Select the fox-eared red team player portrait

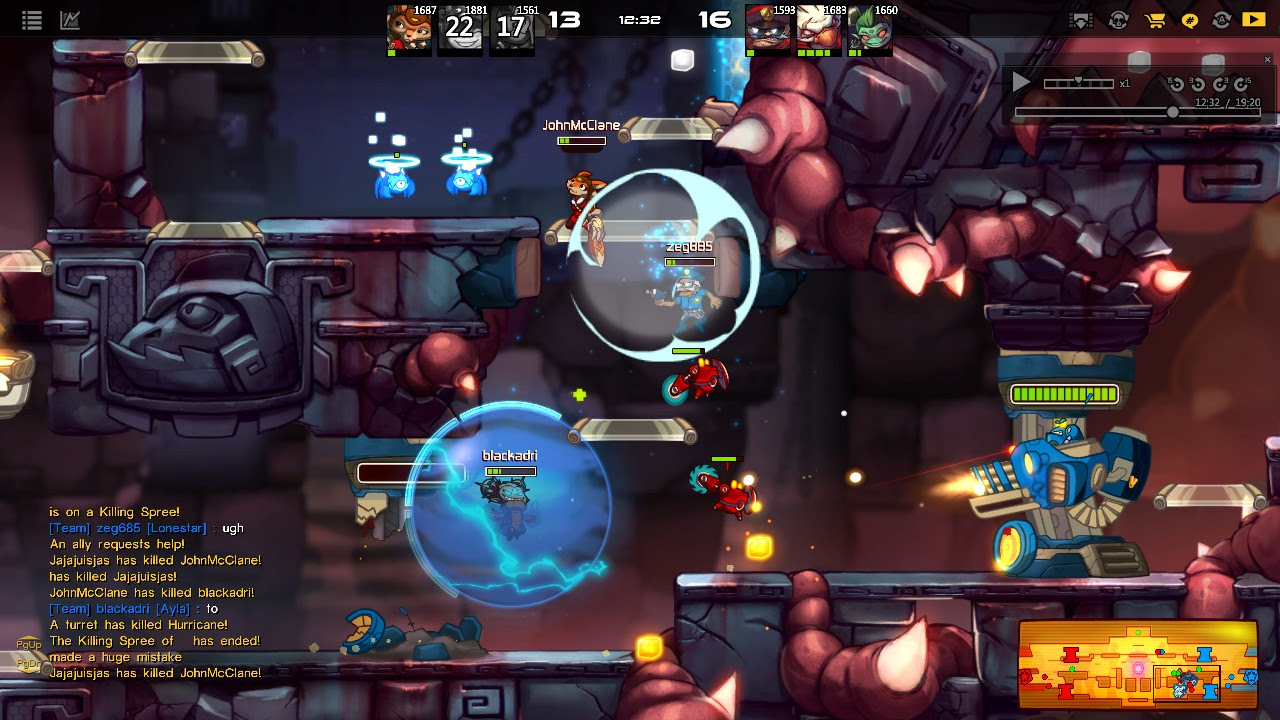tap(408, 27)
